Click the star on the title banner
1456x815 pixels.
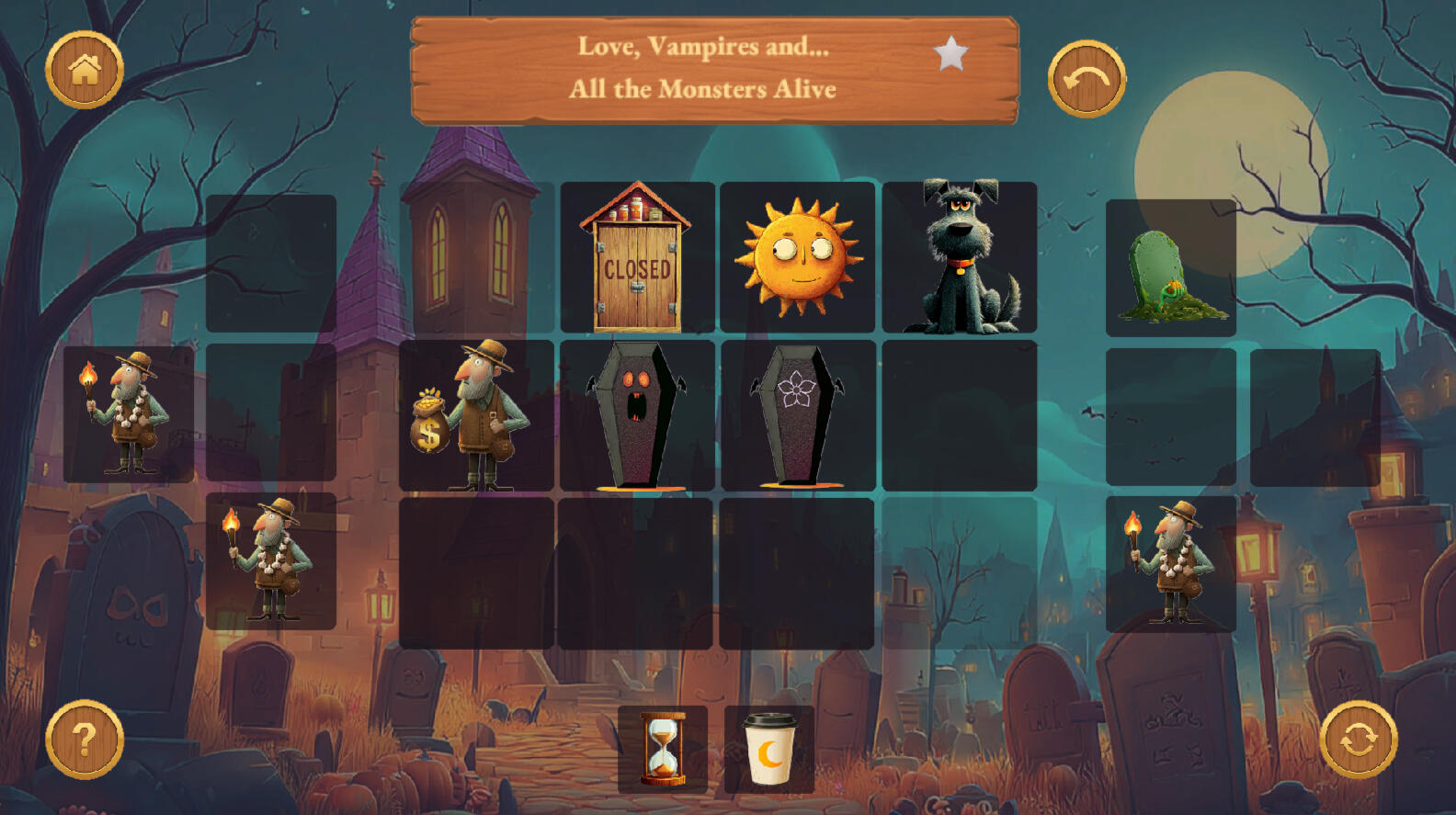pos(950,54)
